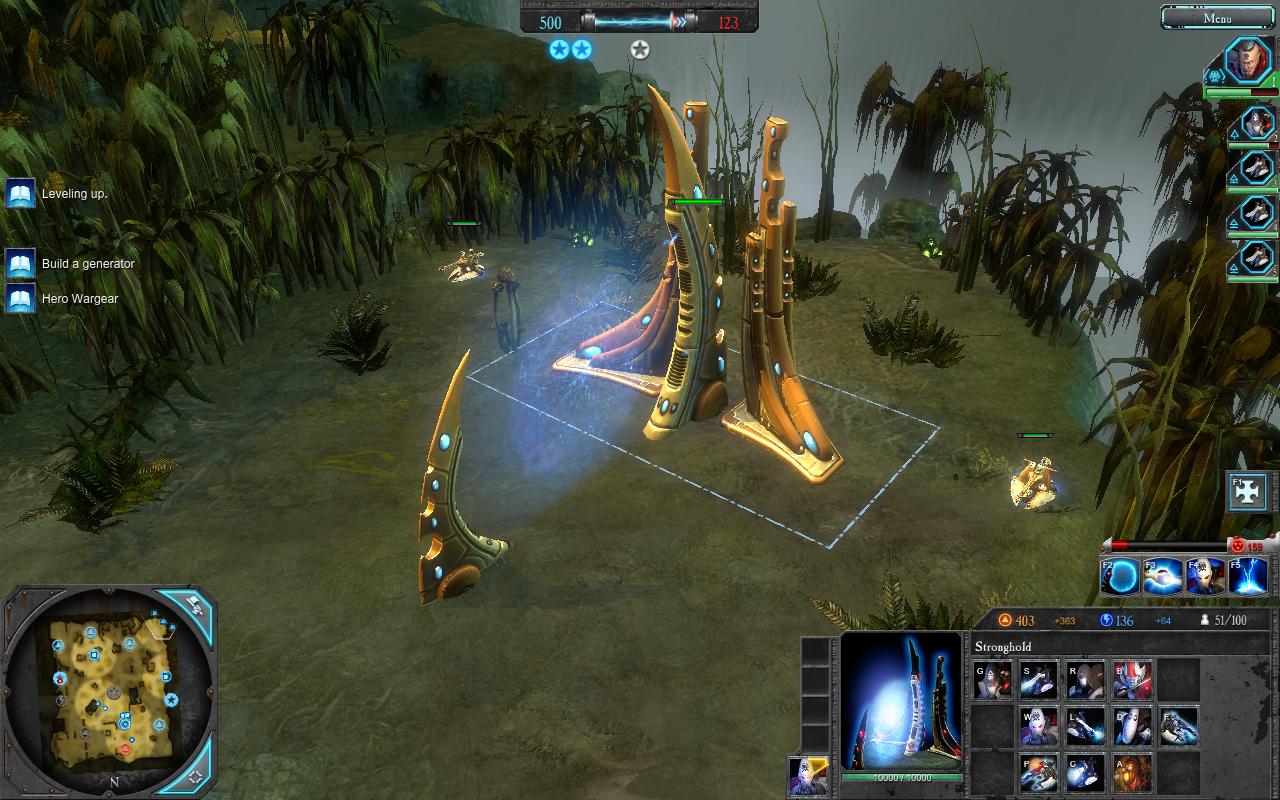This screenshot has width=1280, height=800.
Task: Activate the F5 lightning storm global ability
Action: tap(1250, 576)
